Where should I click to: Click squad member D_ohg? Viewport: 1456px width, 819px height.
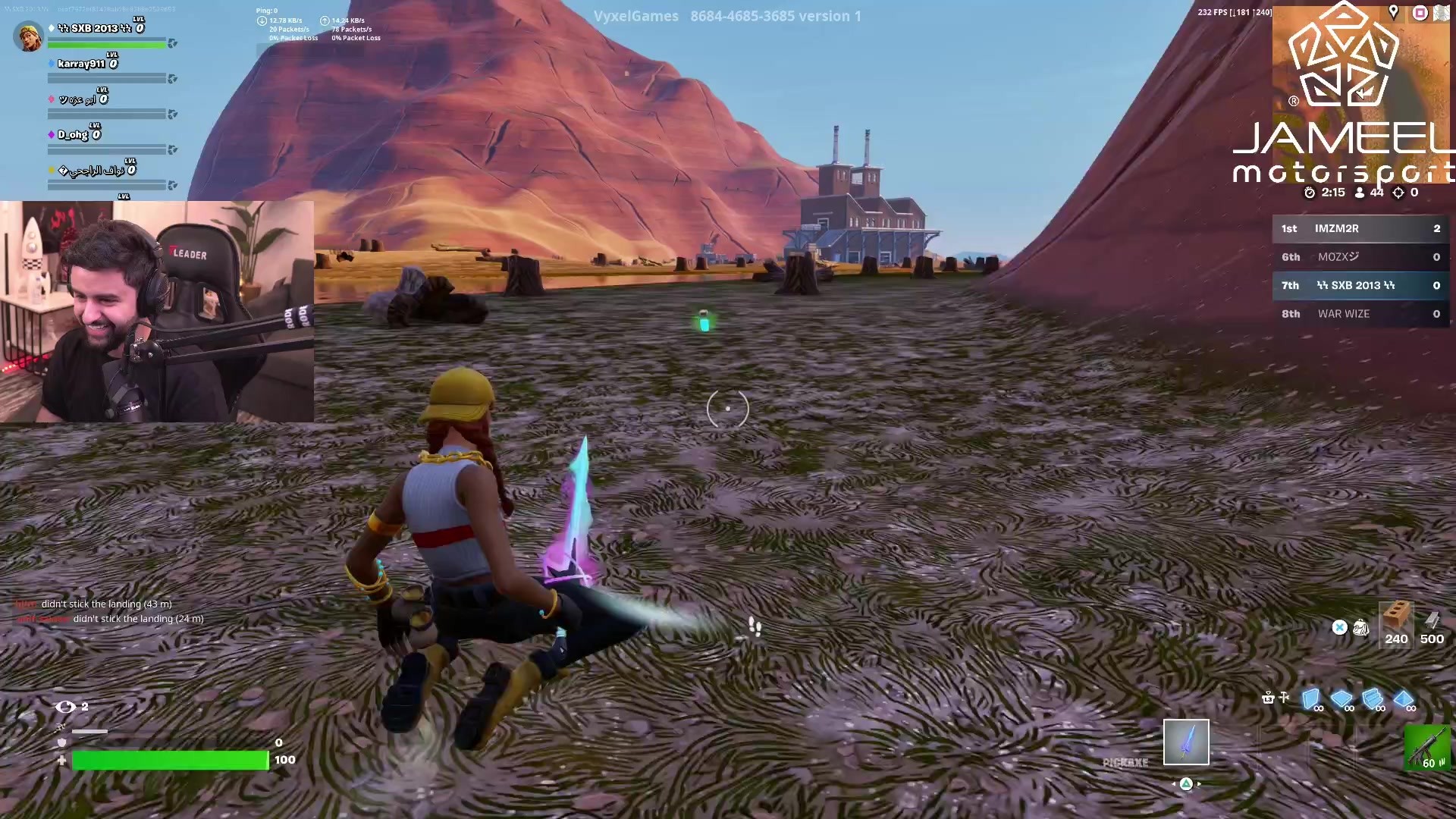[x=74, y=135]
